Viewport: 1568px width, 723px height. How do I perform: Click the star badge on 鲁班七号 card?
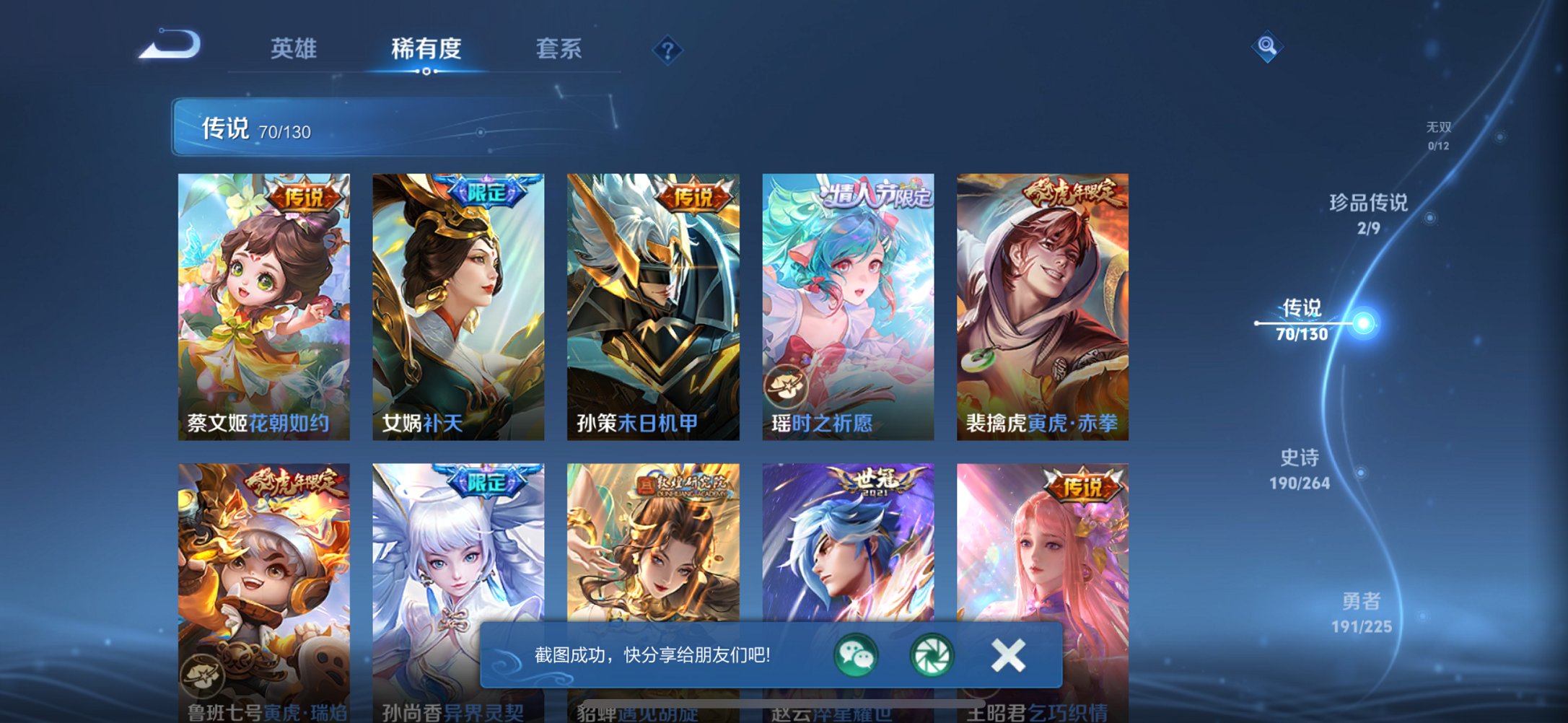coord(201,675)
